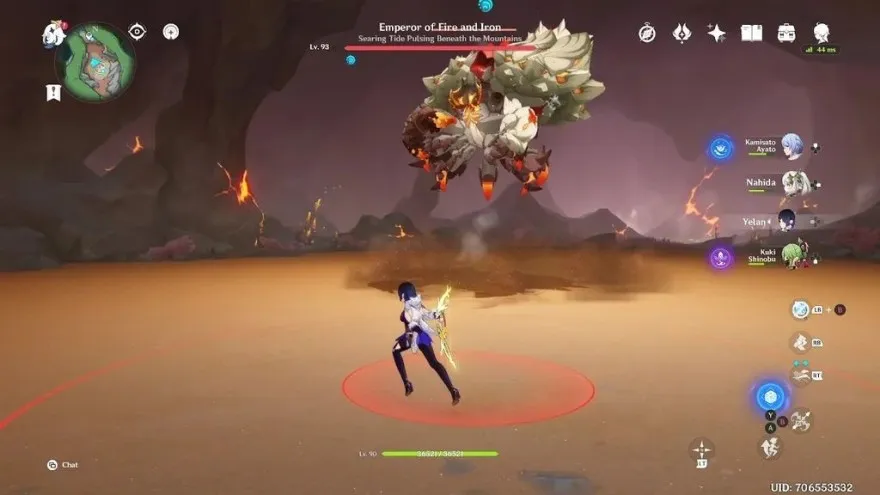Screen dimensions: 880x495
Task: Open the inventory backpack icon
Action: coord(786,33)
